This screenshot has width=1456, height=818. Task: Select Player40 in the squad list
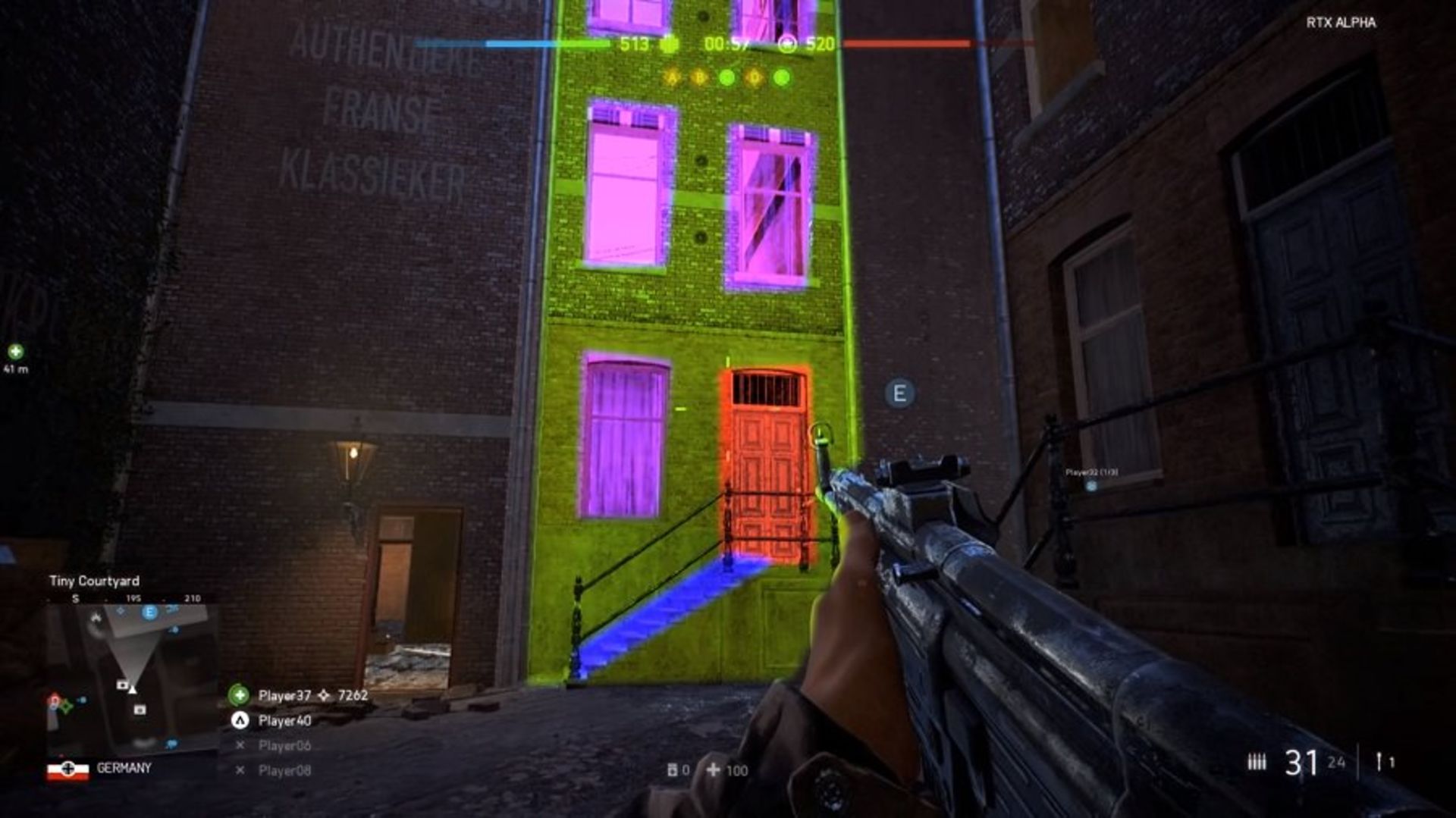284,720
